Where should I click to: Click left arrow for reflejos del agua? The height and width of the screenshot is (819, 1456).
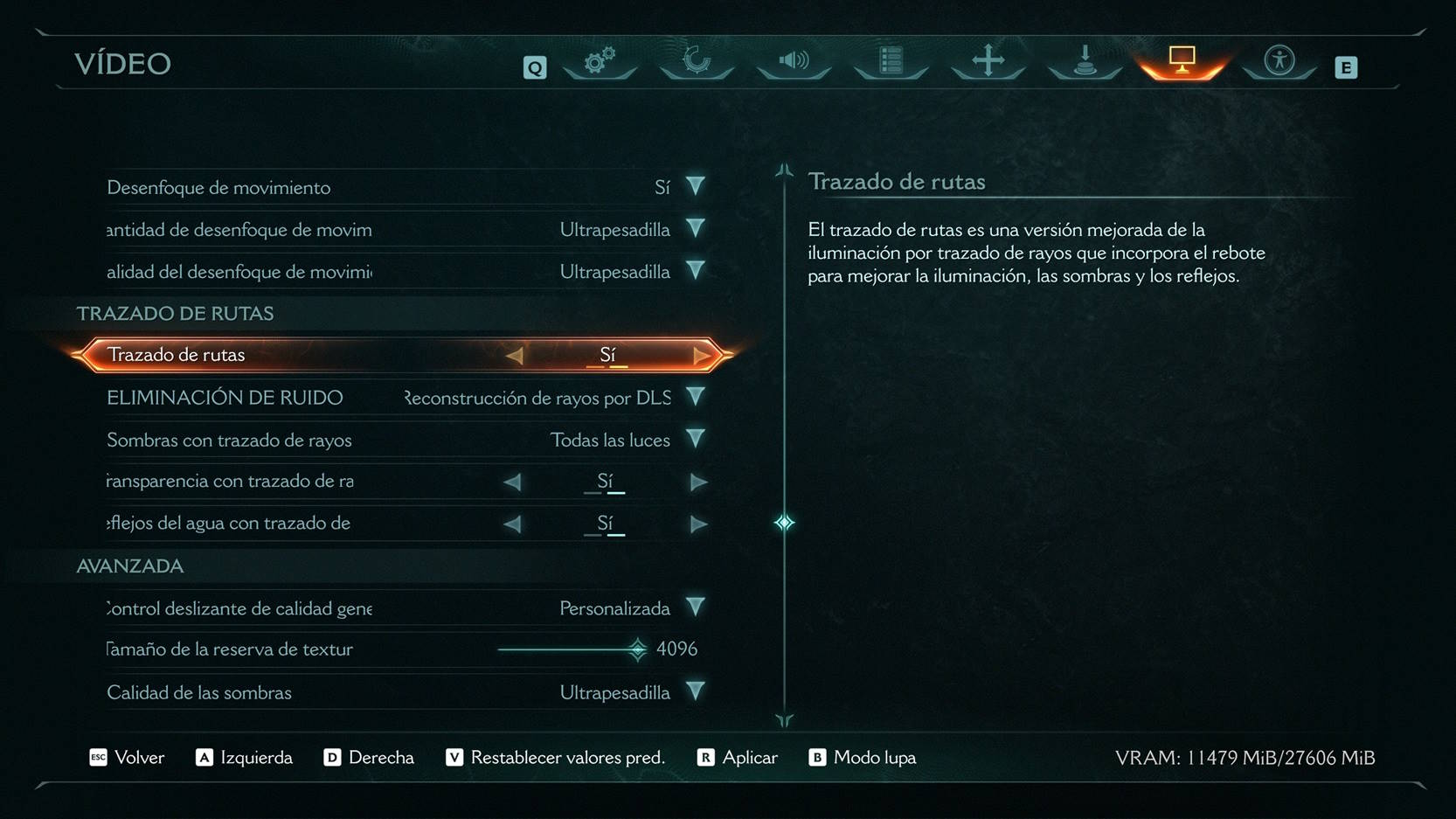(x=513, y=524)
